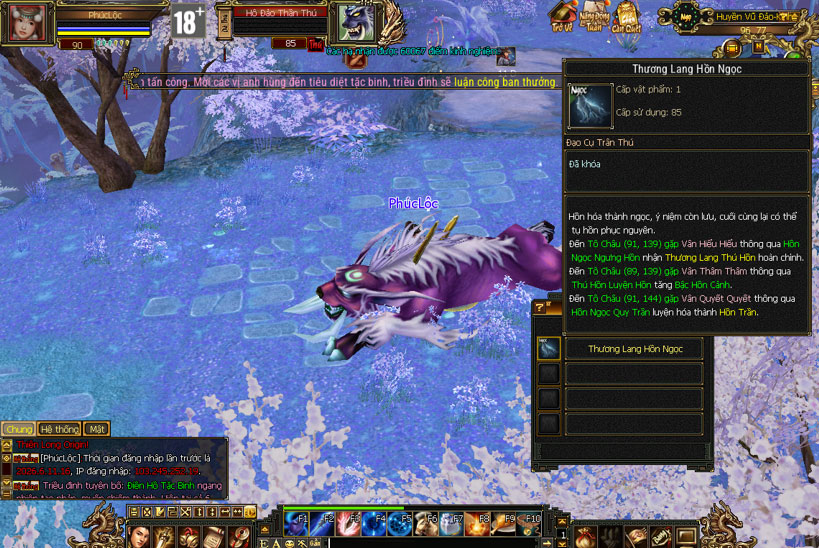819x548 pixels.
Task: Open the money bag inventory icon
Action: (587, 538)
